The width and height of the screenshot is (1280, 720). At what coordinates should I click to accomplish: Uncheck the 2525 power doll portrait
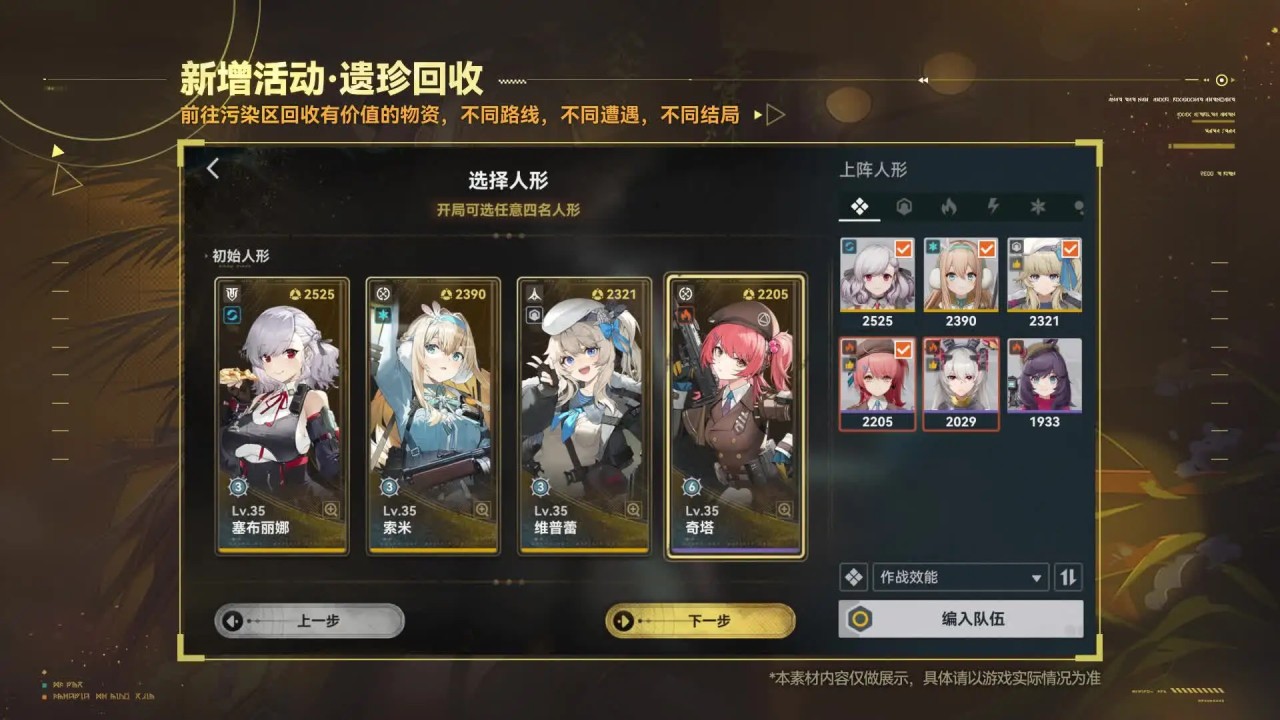point(877,275)
